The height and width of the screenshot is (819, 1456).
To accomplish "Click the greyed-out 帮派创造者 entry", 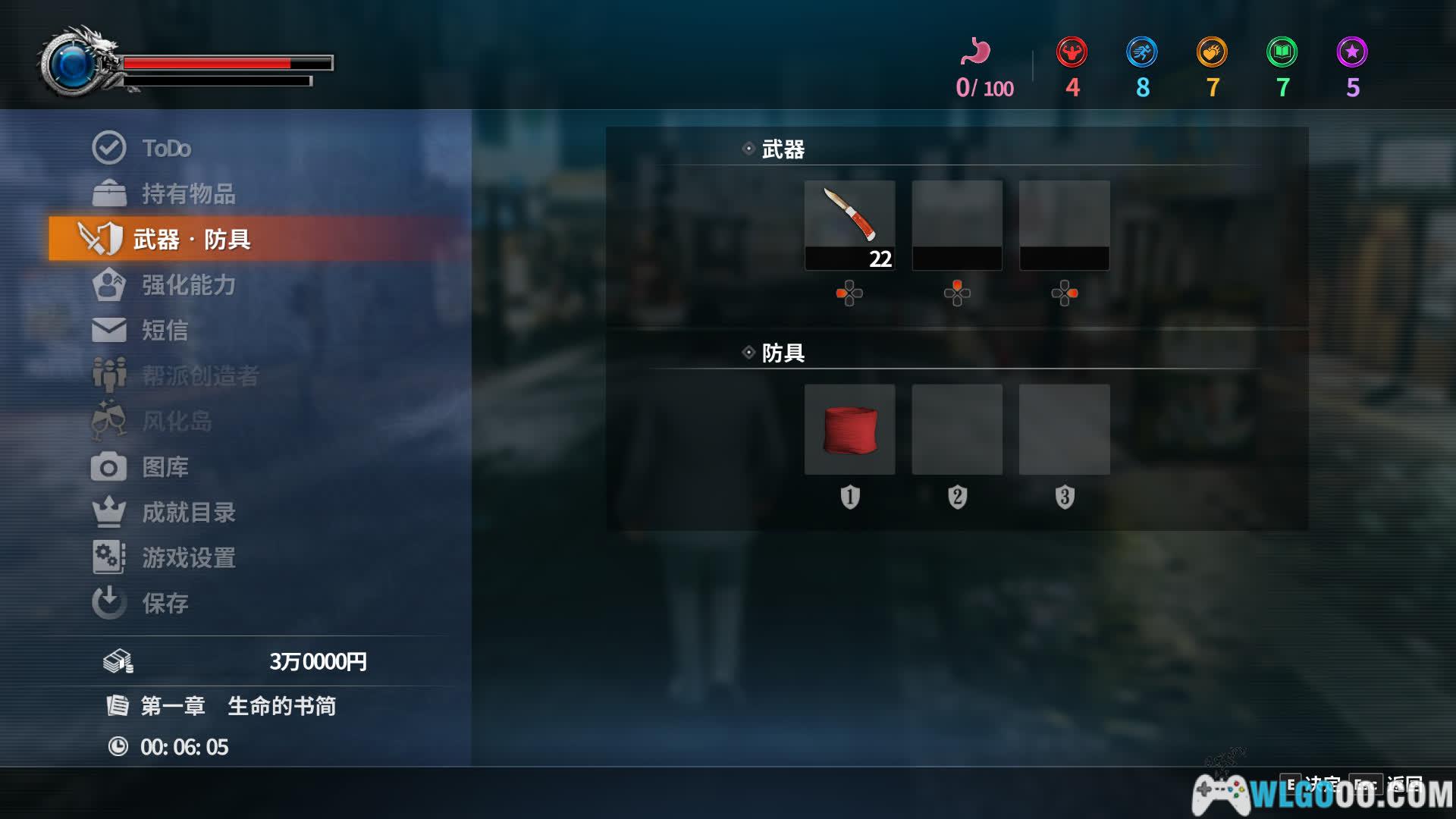I will pos(200,375).
